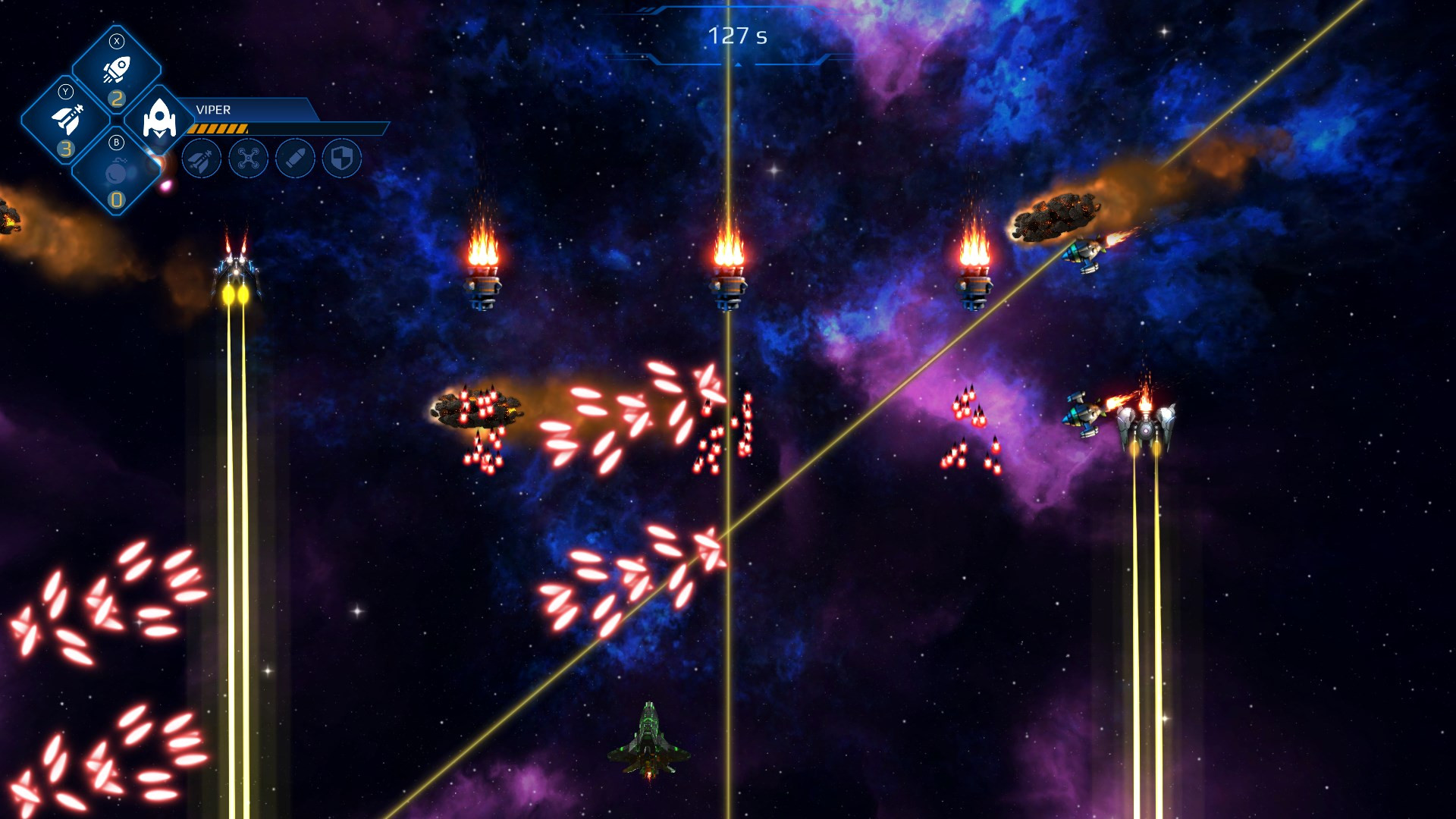Choose the bullet upgrade circle icon
This screenshot has width=1456, height=819.
295,159
